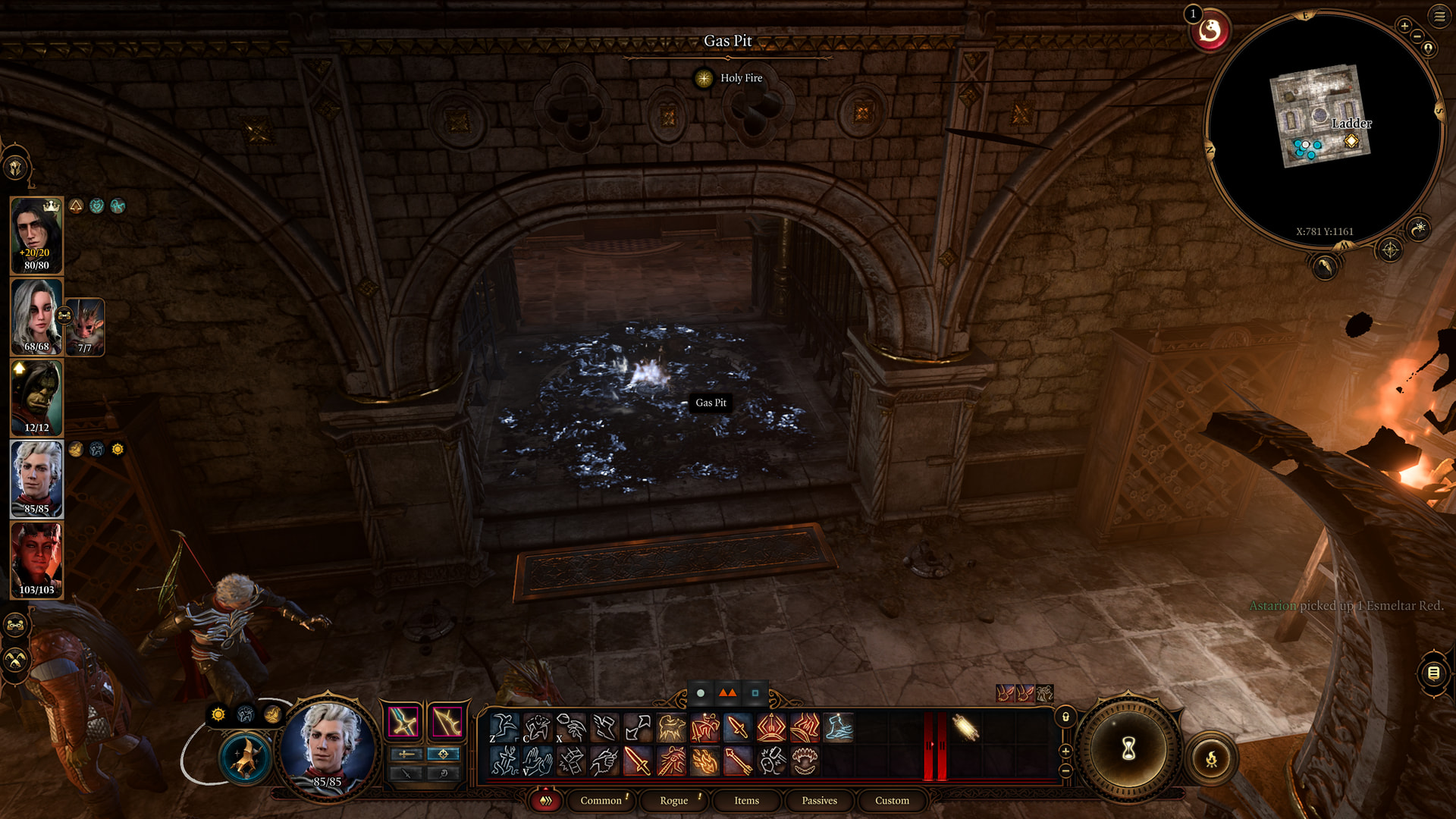The height and width of the screenshot is (819, 1456).
Task: Use the scroll item in hotbar
Action: coord(965,727)
